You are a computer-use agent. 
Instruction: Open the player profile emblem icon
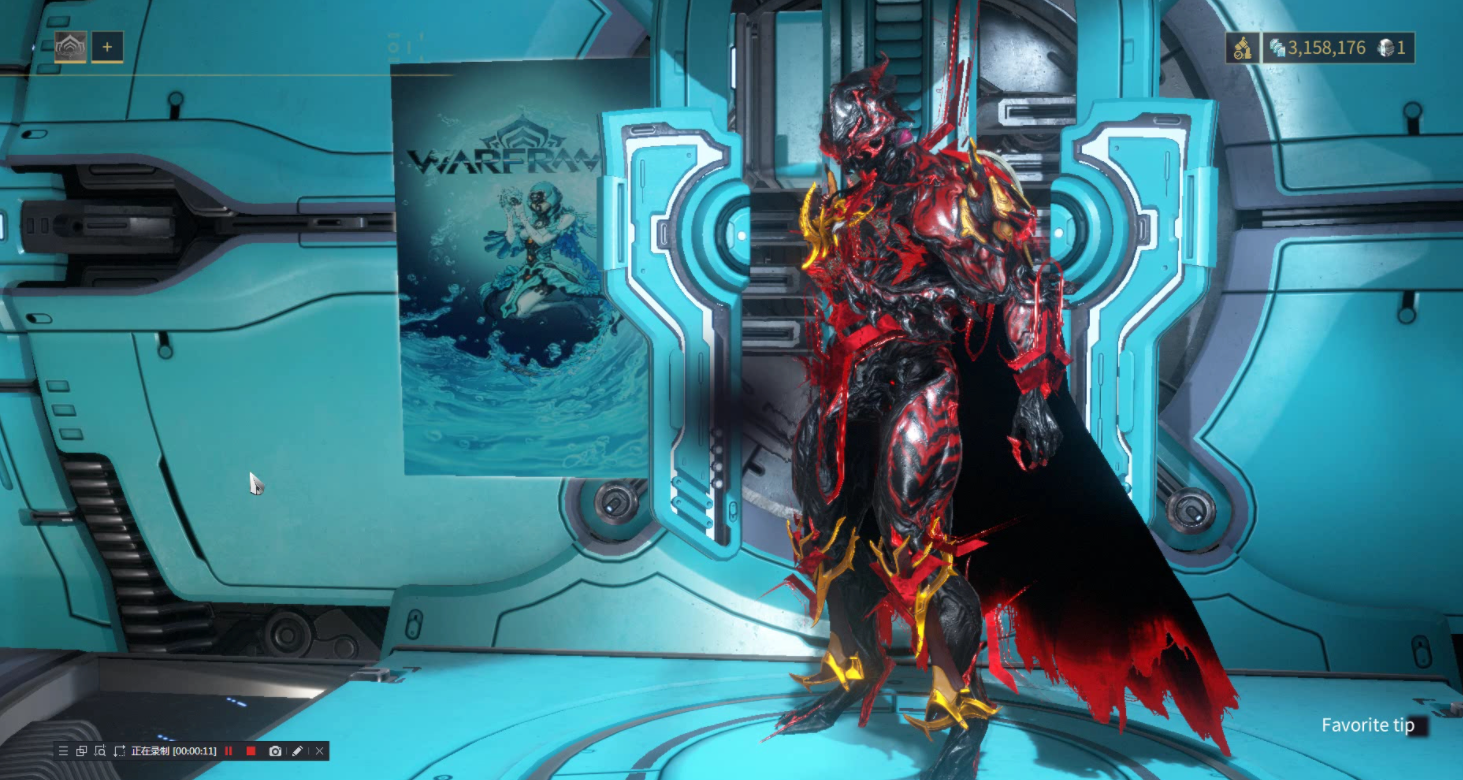(70, 47)
